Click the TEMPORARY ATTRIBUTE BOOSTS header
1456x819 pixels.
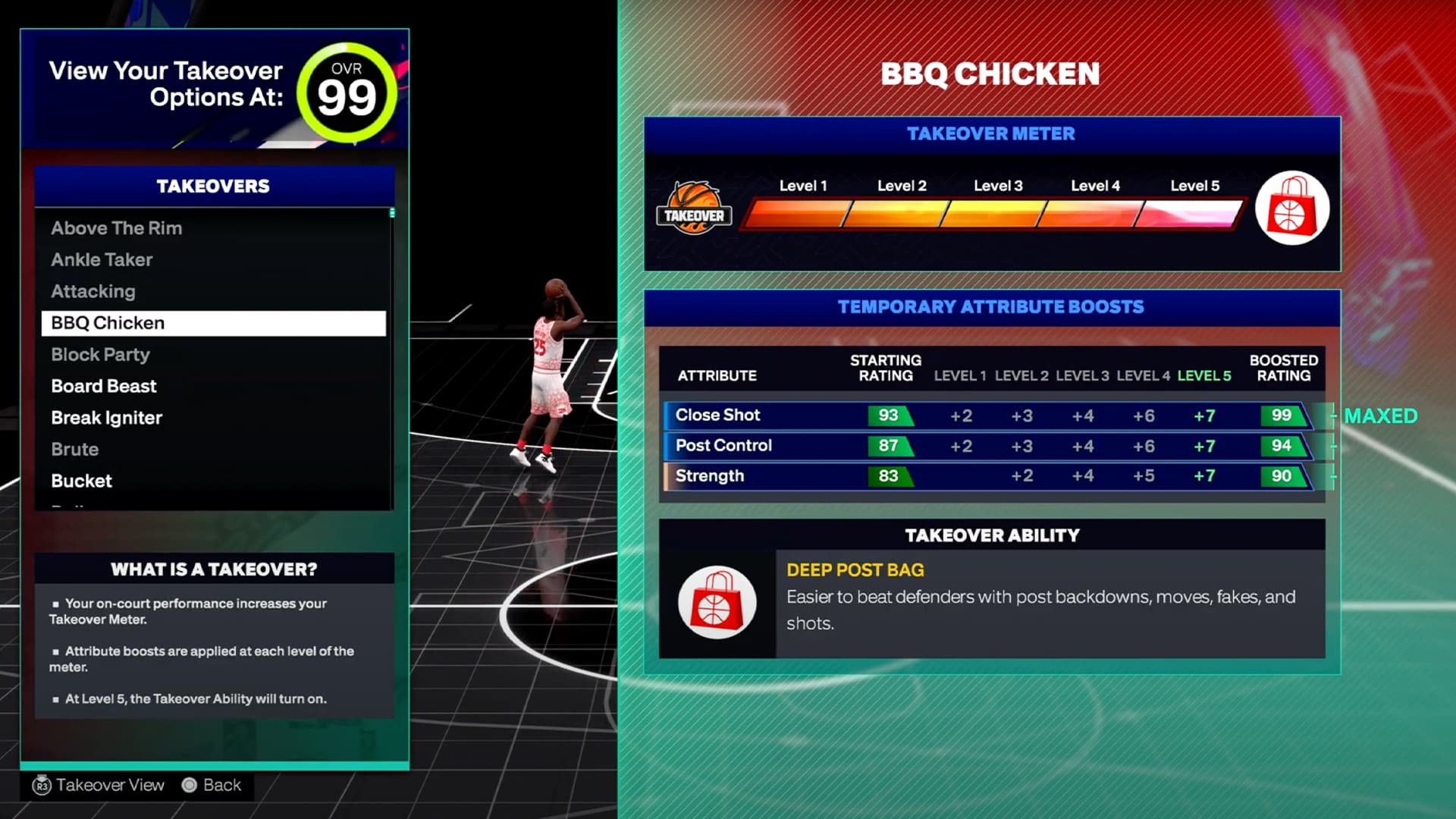[990, 306]
